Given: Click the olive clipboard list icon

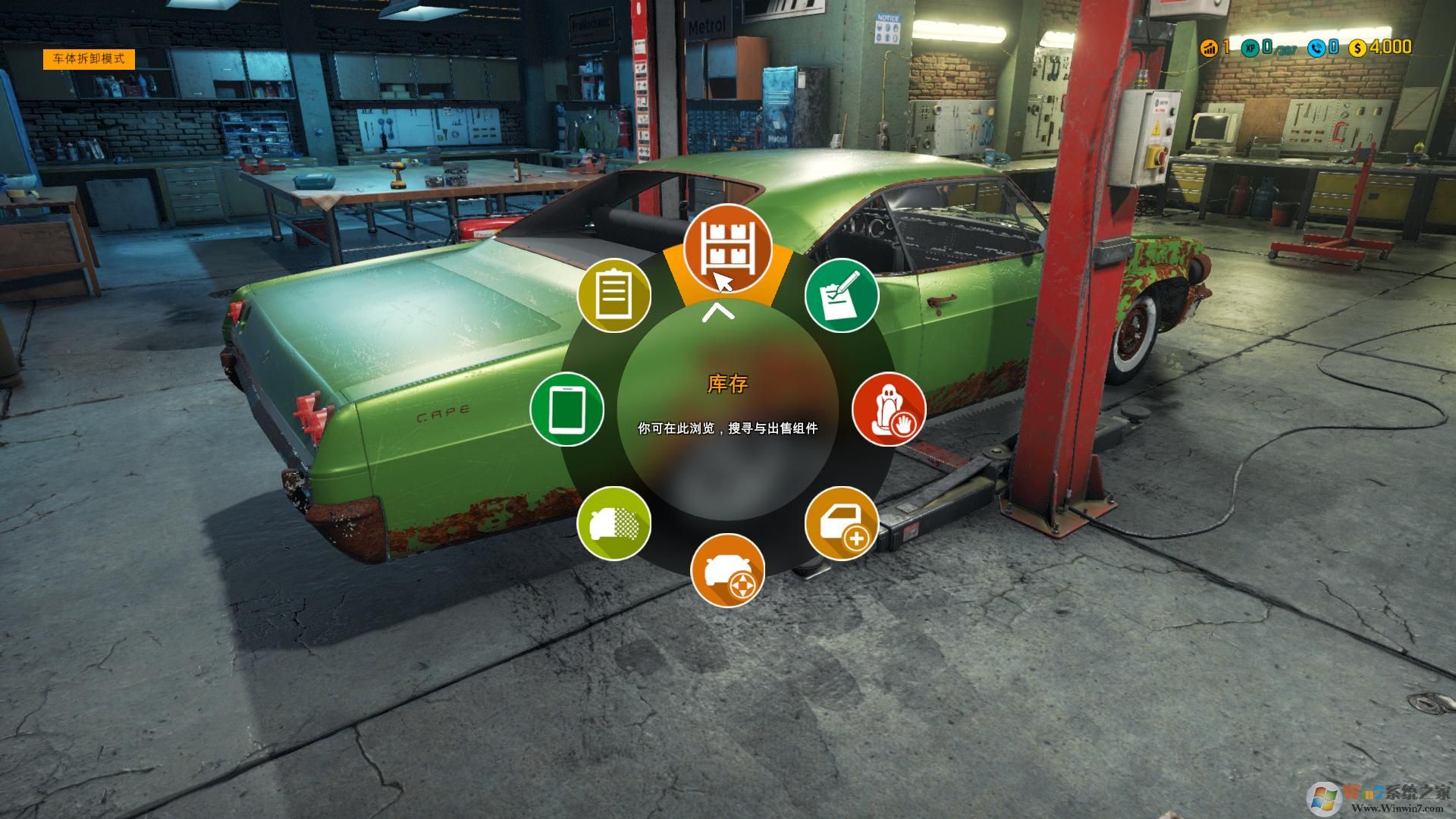Looking at the screenshot, I should [615, 294].
